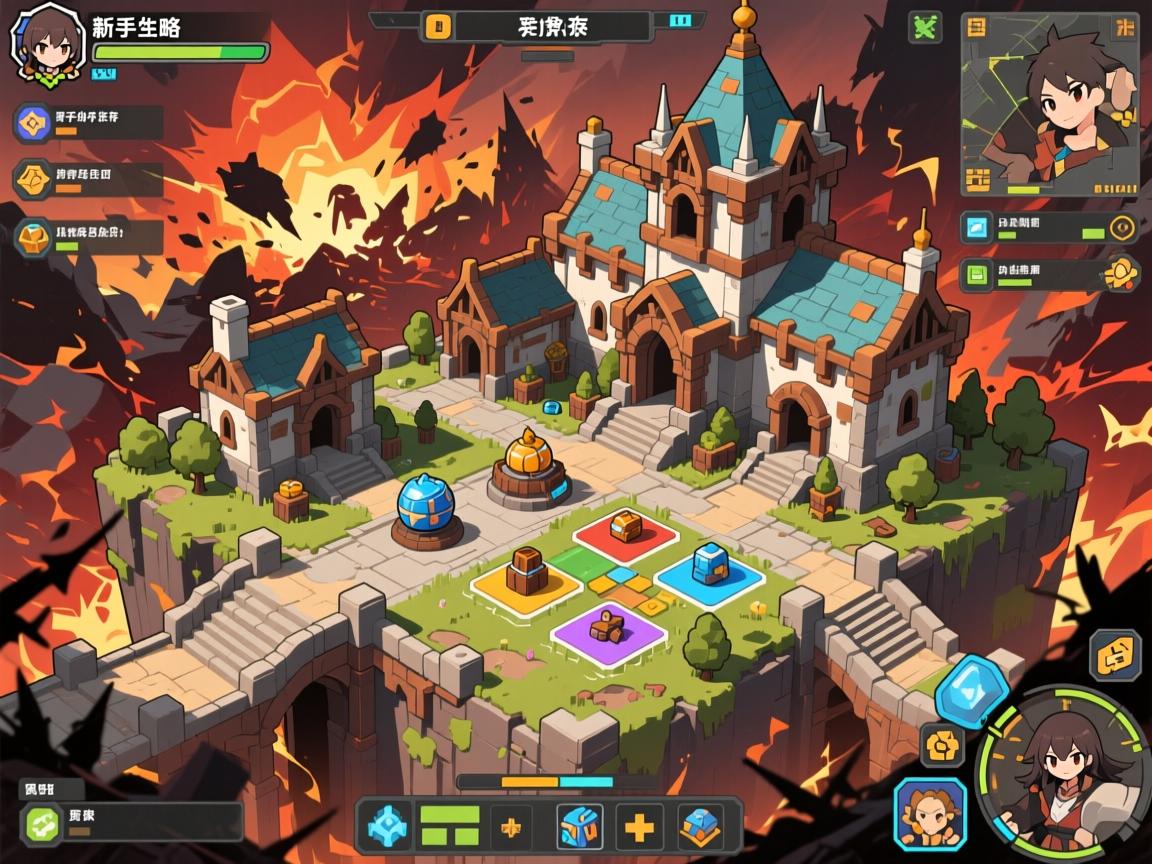Select the cyan diamond hotbar slot

385,826
